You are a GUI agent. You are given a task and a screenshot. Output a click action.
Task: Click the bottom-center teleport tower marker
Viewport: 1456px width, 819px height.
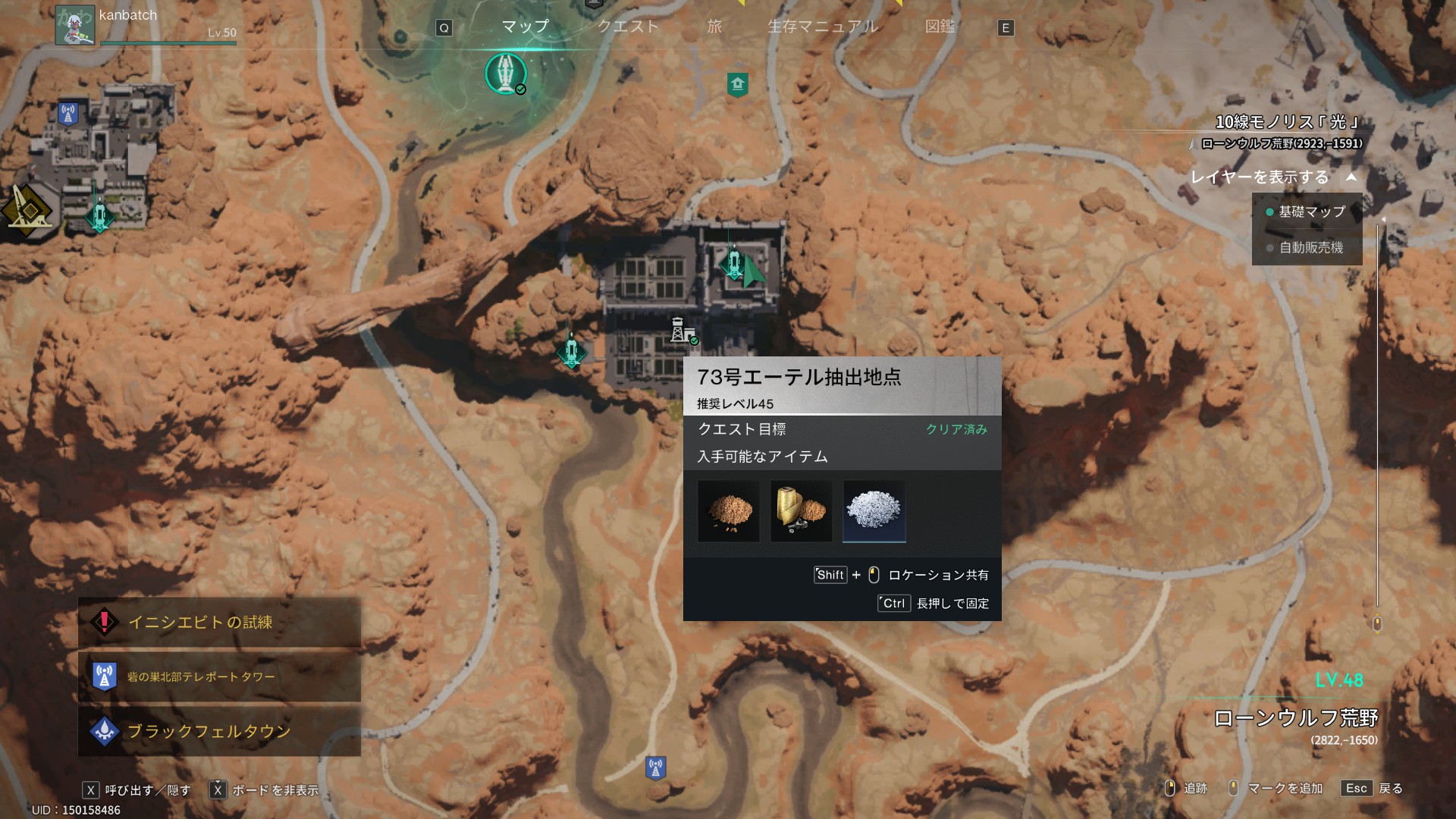tap(655, 767)
